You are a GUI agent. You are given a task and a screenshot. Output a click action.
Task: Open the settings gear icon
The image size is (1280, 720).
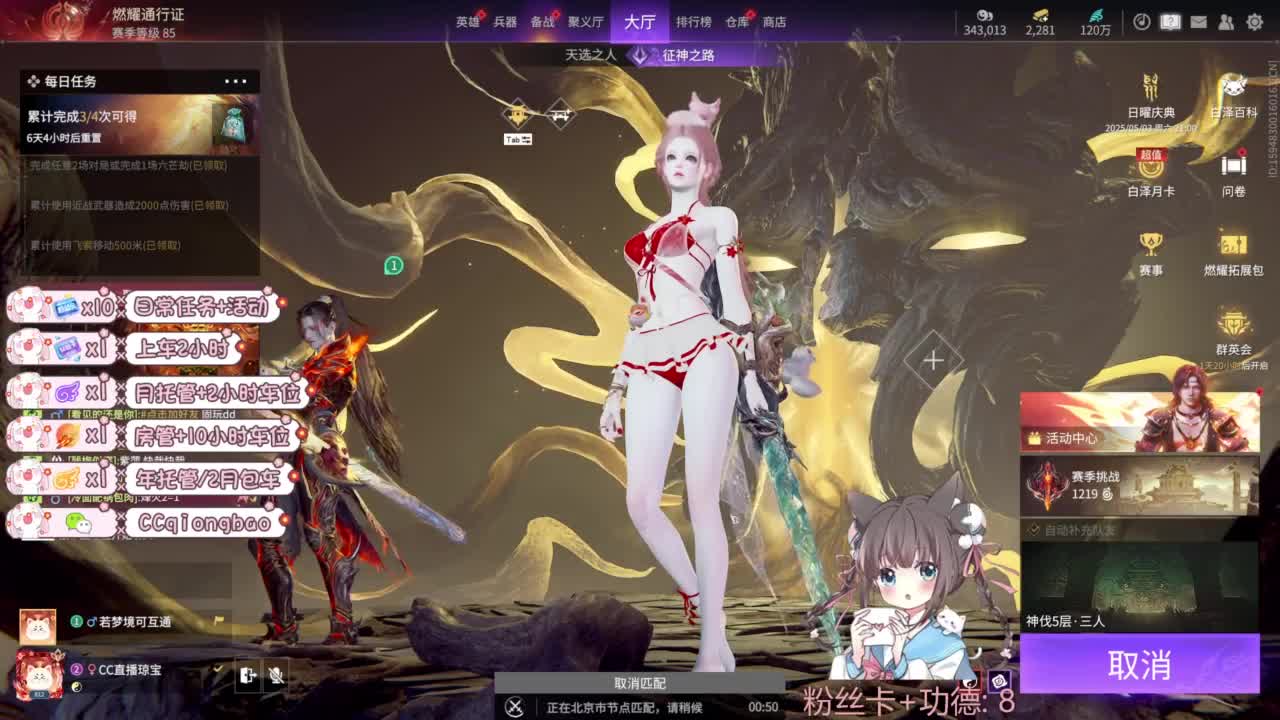pyautogui.click(x=1255, y=21)
